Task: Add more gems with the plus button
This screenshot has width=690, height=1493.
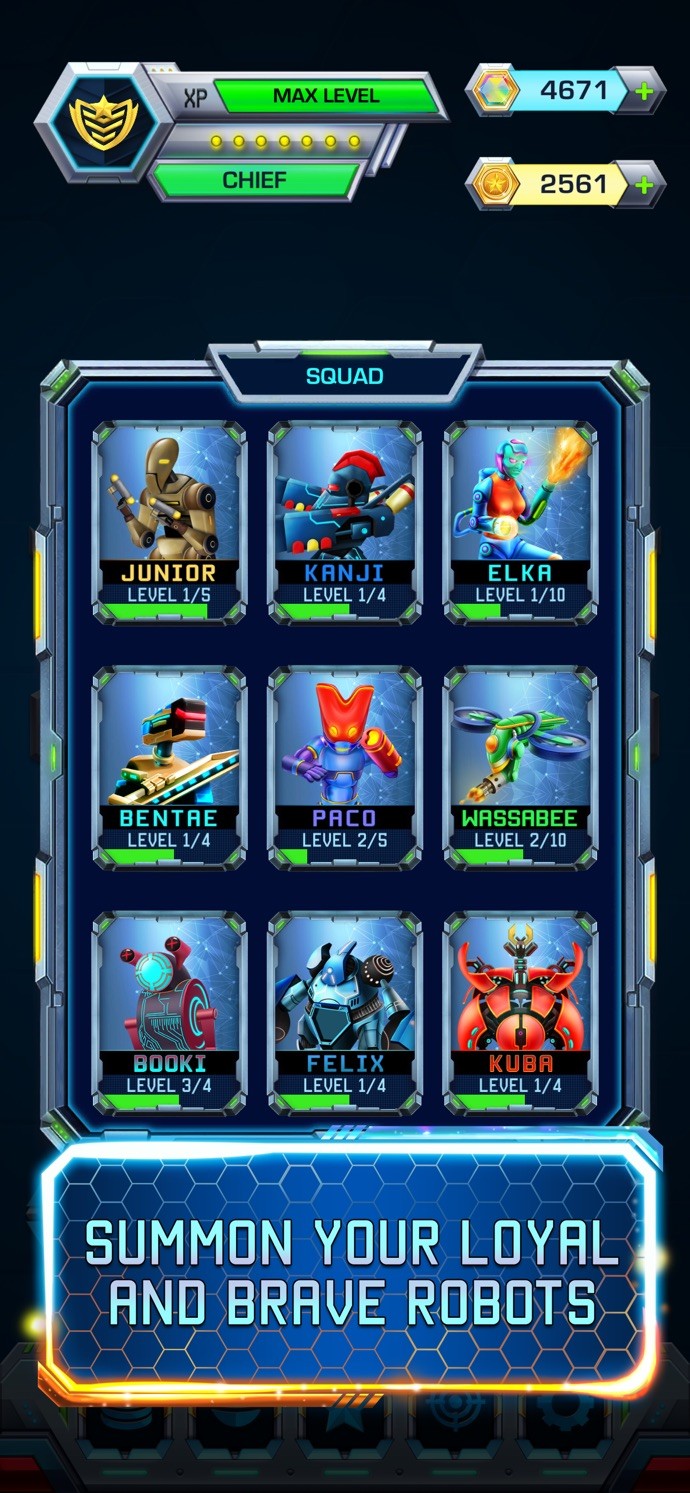Action: point(644,92)
